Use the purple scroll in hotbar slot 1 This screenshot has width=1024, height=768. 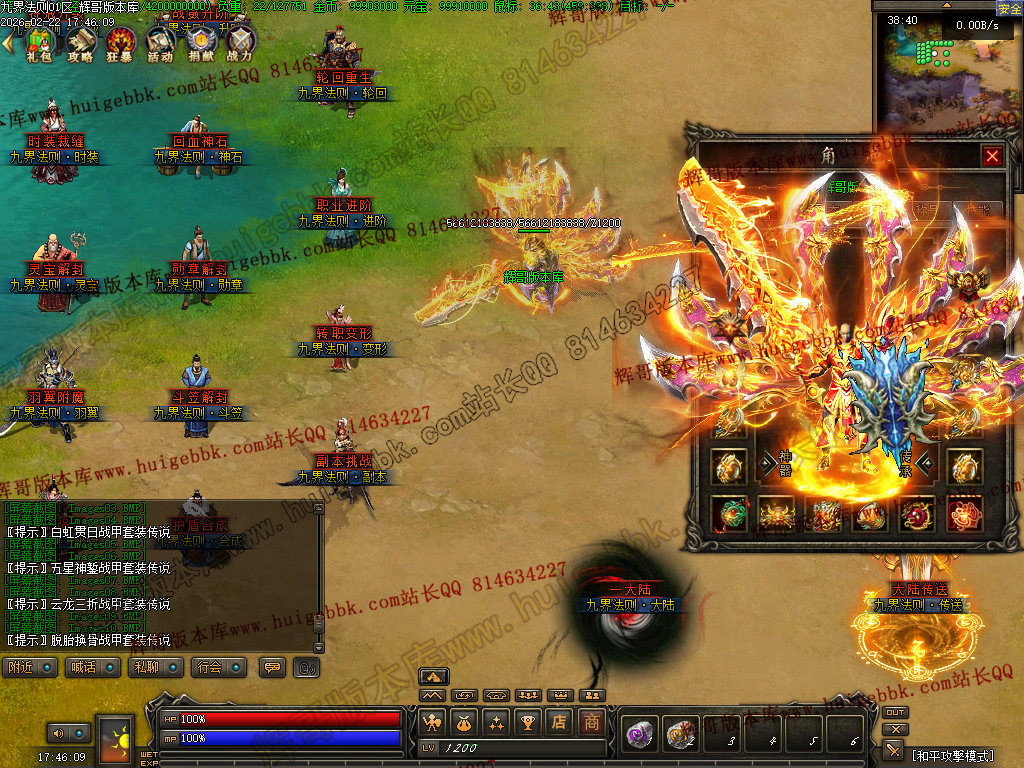pyautogui.click(x=638, y=735)
